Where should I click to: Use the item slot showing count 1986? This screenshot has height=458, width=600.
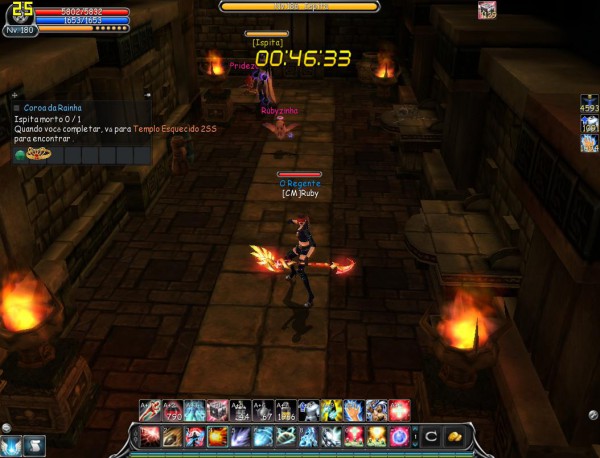[x=285, y=410]
